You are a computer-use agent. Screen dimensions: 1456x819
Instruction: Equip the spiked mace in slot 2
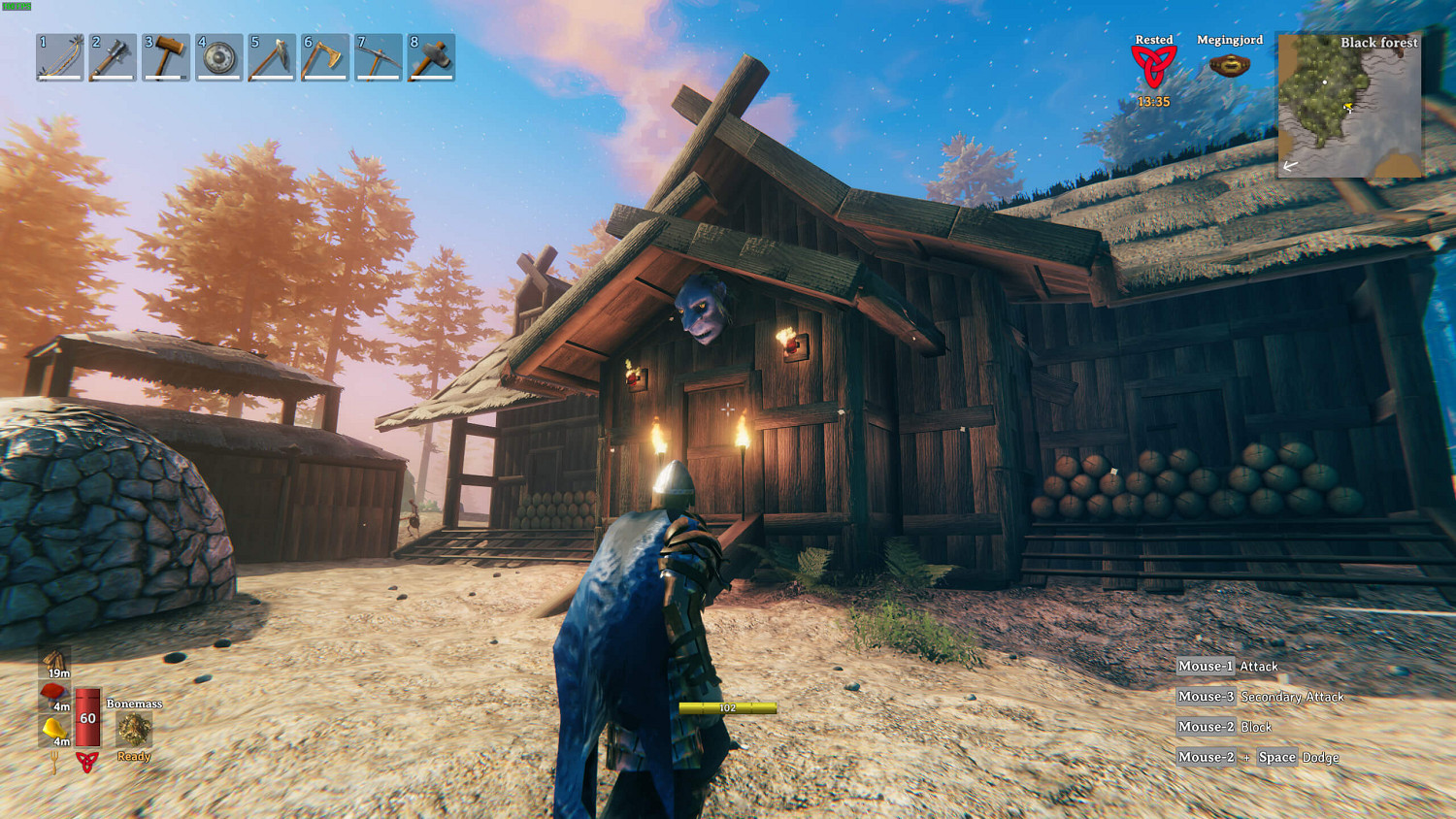click(x=113, y=57)
